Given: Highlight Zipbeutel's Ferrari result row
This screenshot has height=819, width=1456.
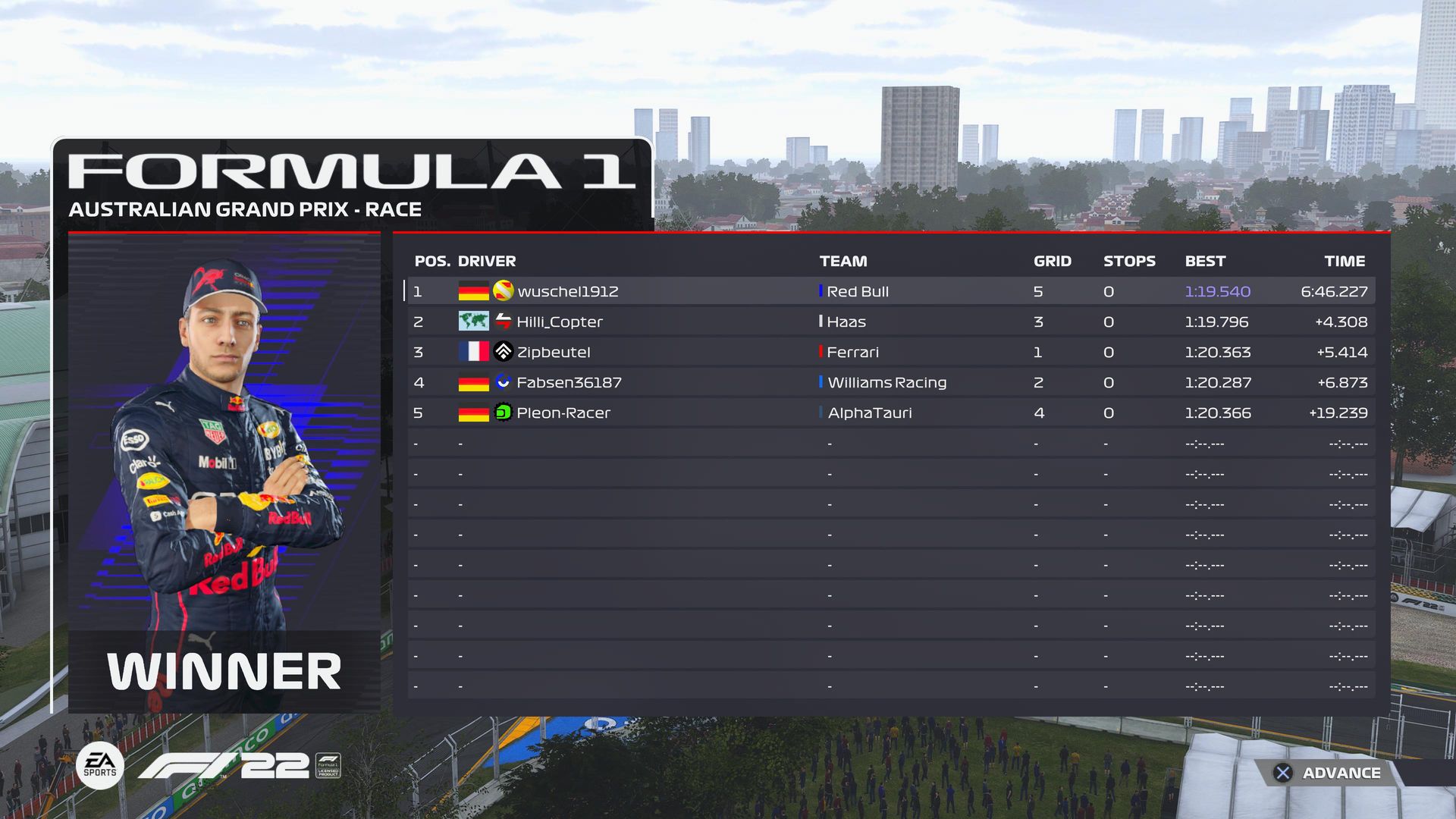Looking at the screenshot, I should pyautogui.click(x=890, y=352).
